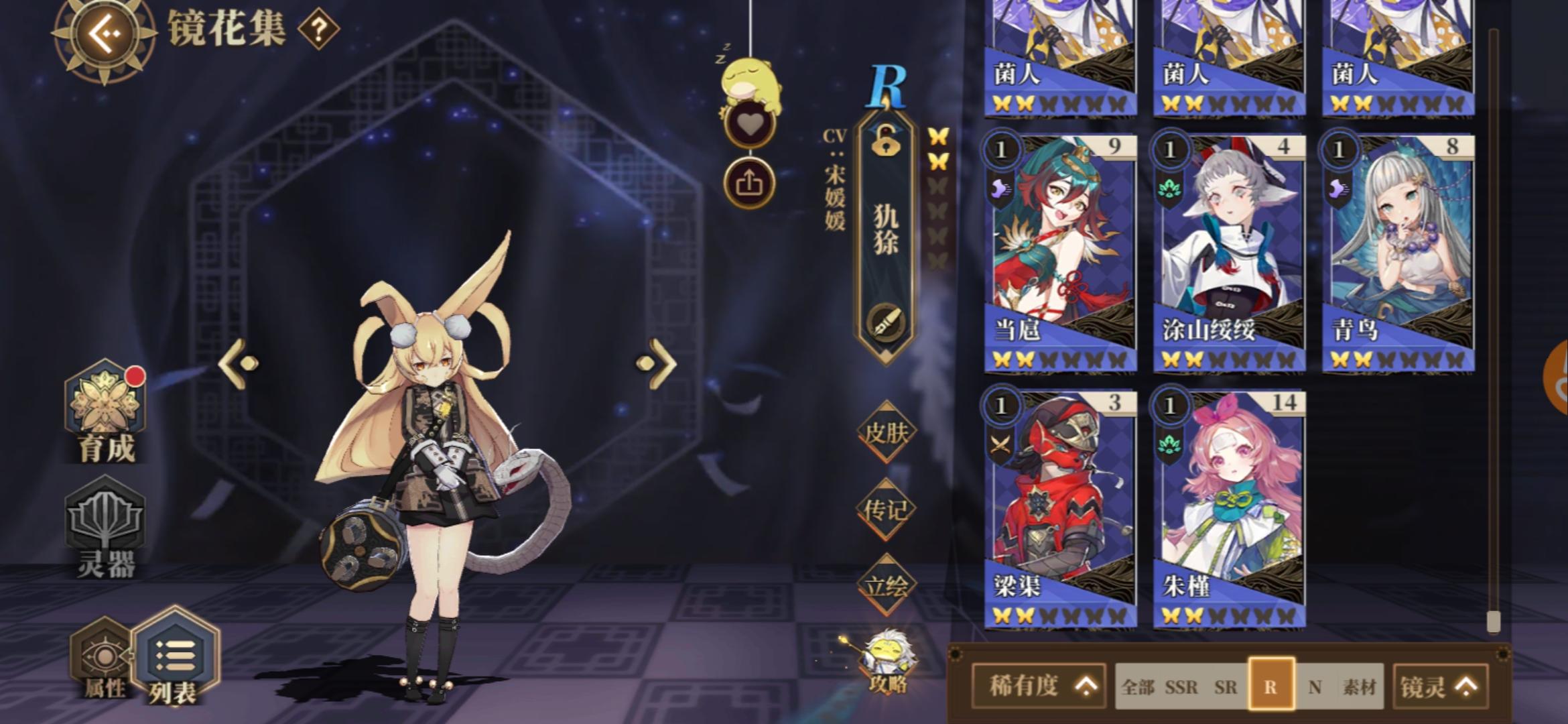
Task: Open the question mark help icon
Action: click(318, 30)
